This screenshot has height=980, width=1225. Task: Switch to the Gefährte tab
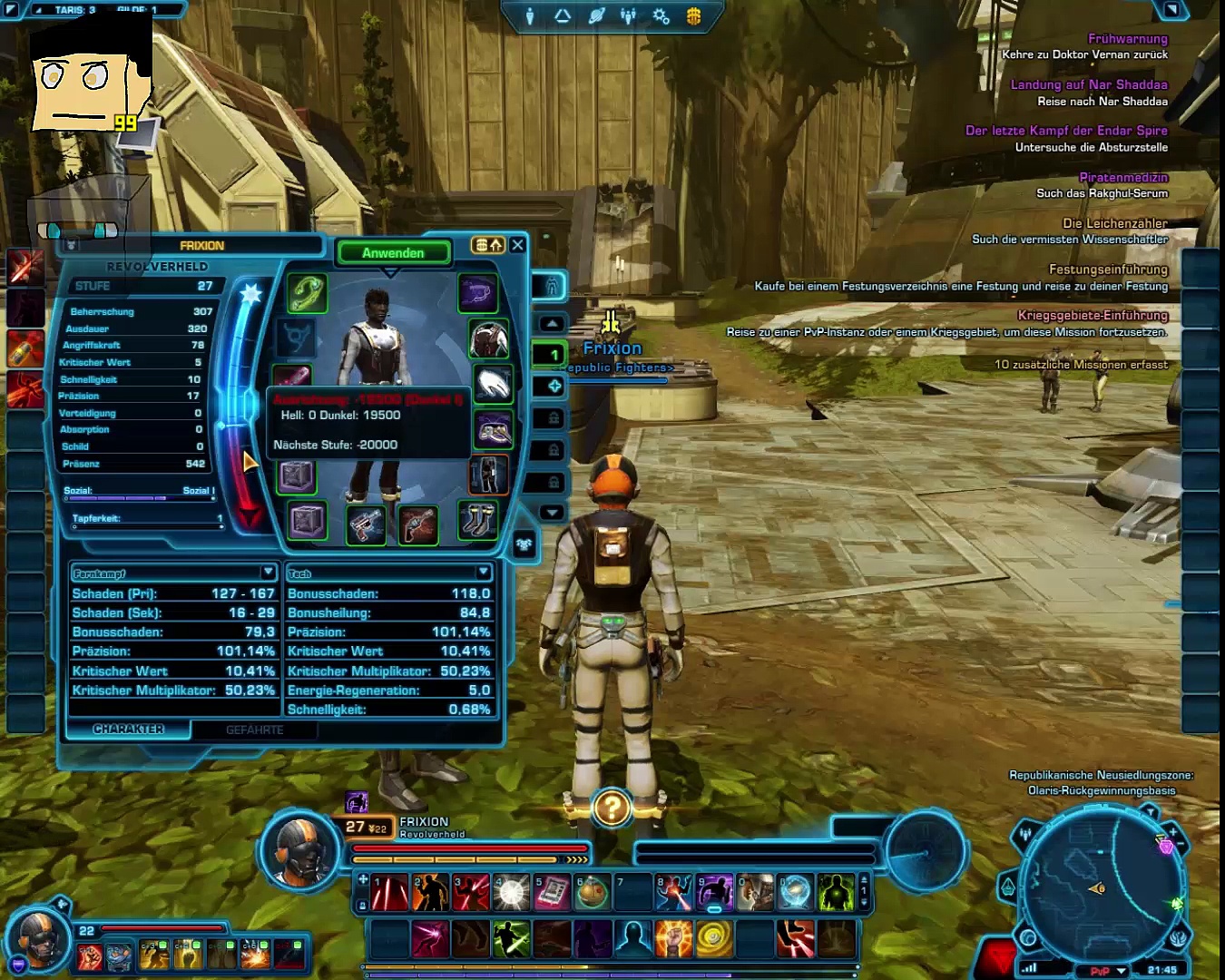(254, 730)
